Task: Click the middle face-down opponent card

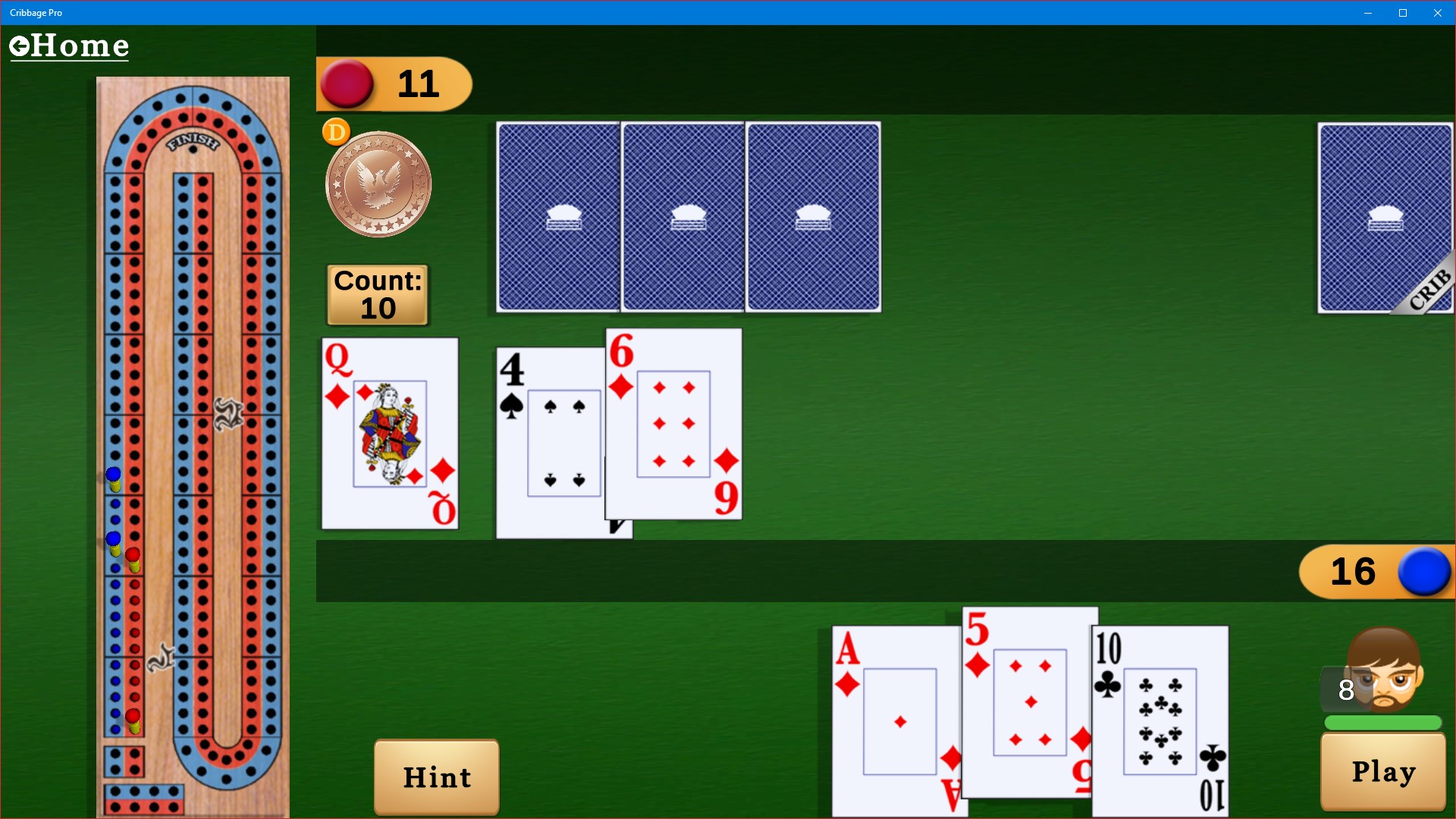Action: [682, 218]
